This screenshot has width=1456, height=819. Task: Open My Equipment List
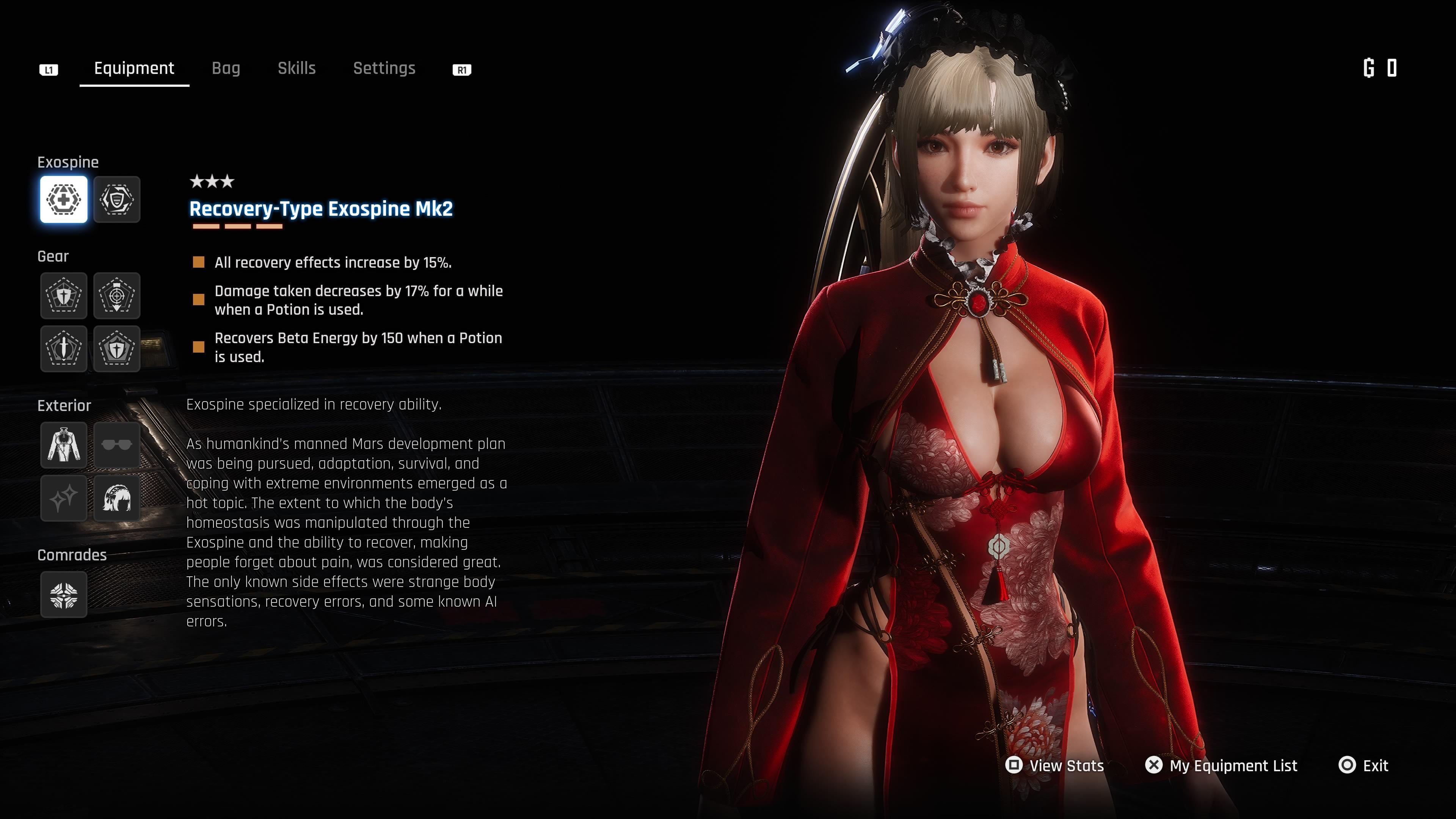pos(1221,765)
